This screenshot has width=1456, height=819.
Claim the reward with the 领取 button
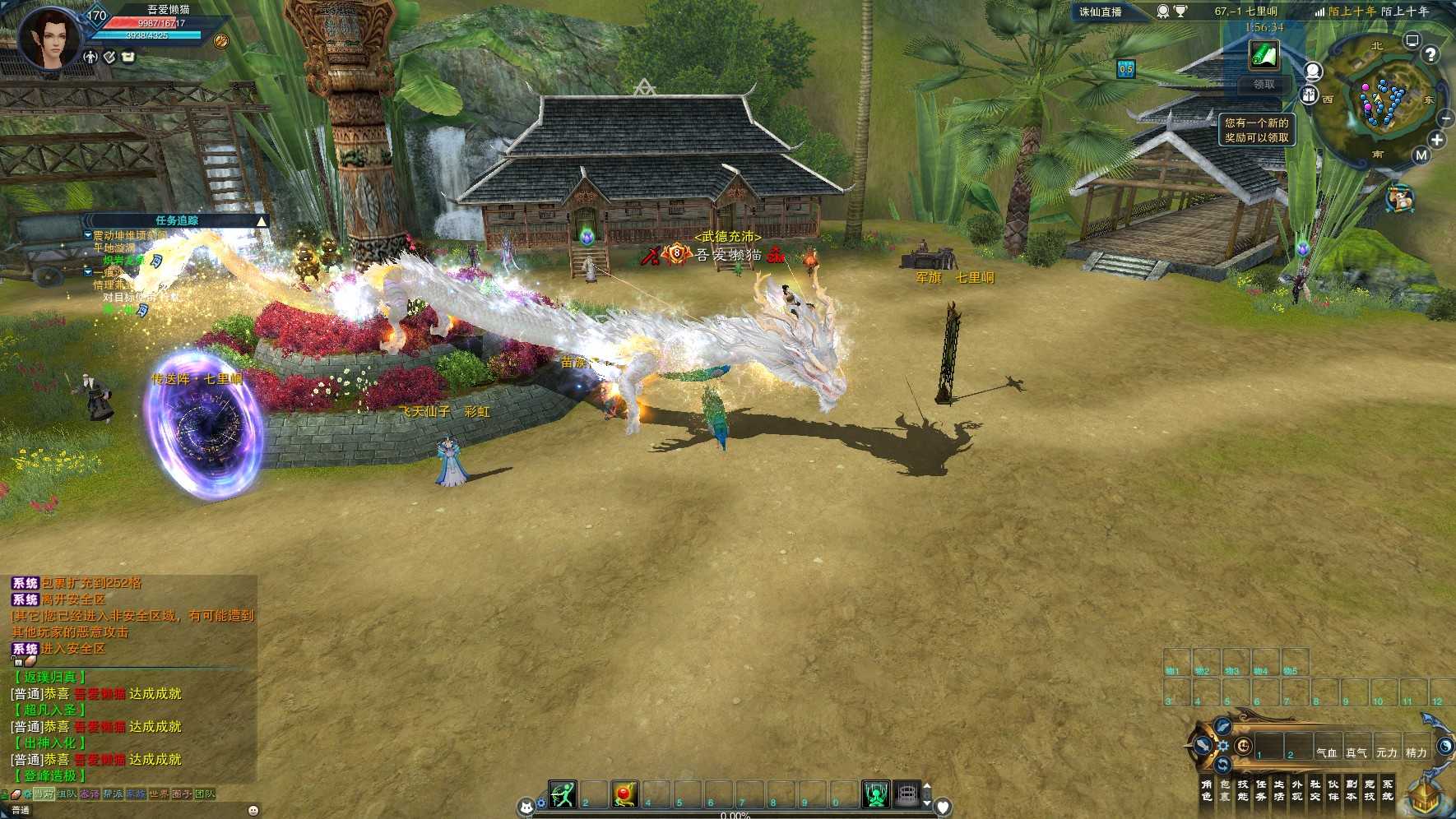tap(1264, 85)
